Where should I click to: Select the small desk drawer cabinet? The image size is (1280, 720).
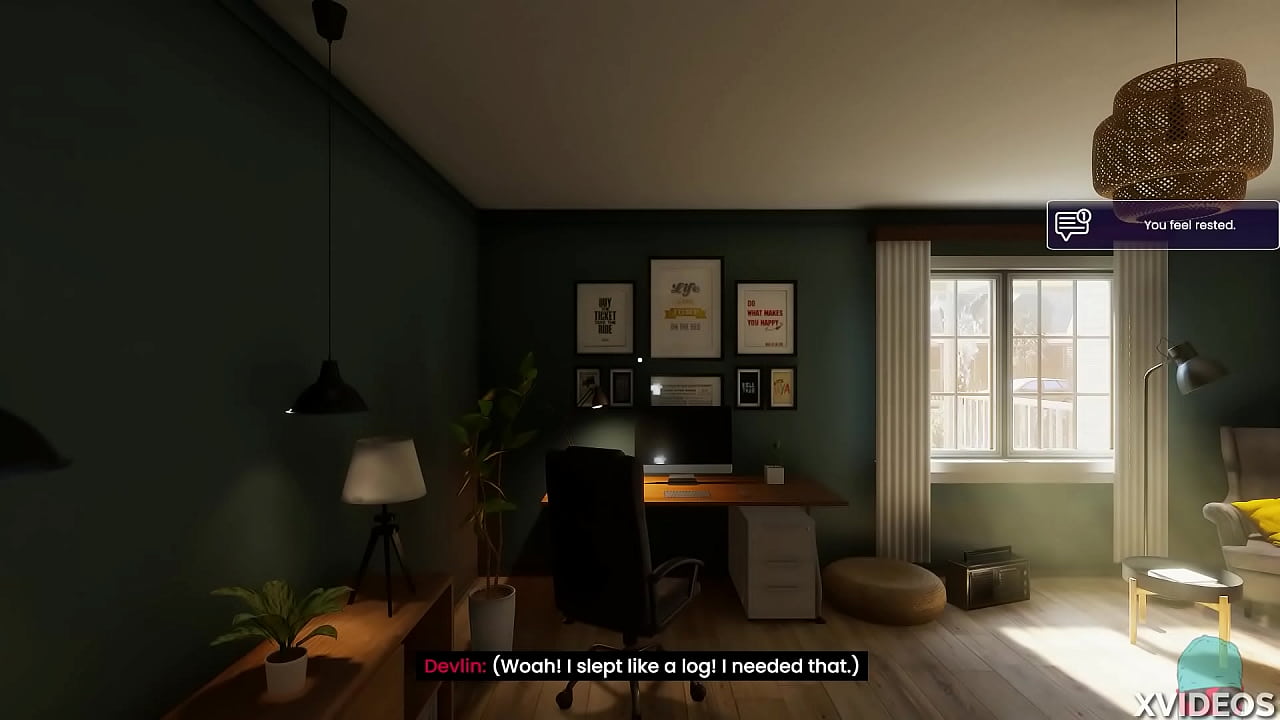click(775, 560)
